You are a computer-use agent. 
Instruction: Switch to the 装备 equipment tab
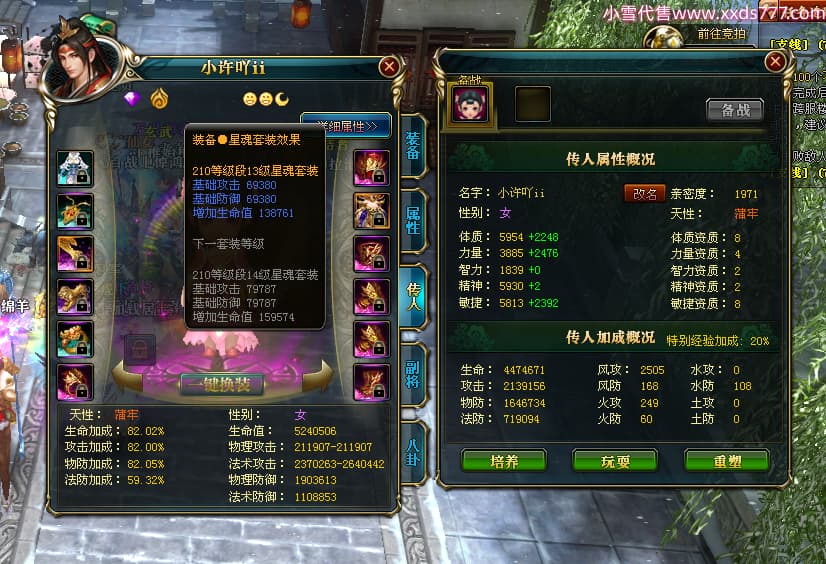pyautogui.click(x=412, y=154)
